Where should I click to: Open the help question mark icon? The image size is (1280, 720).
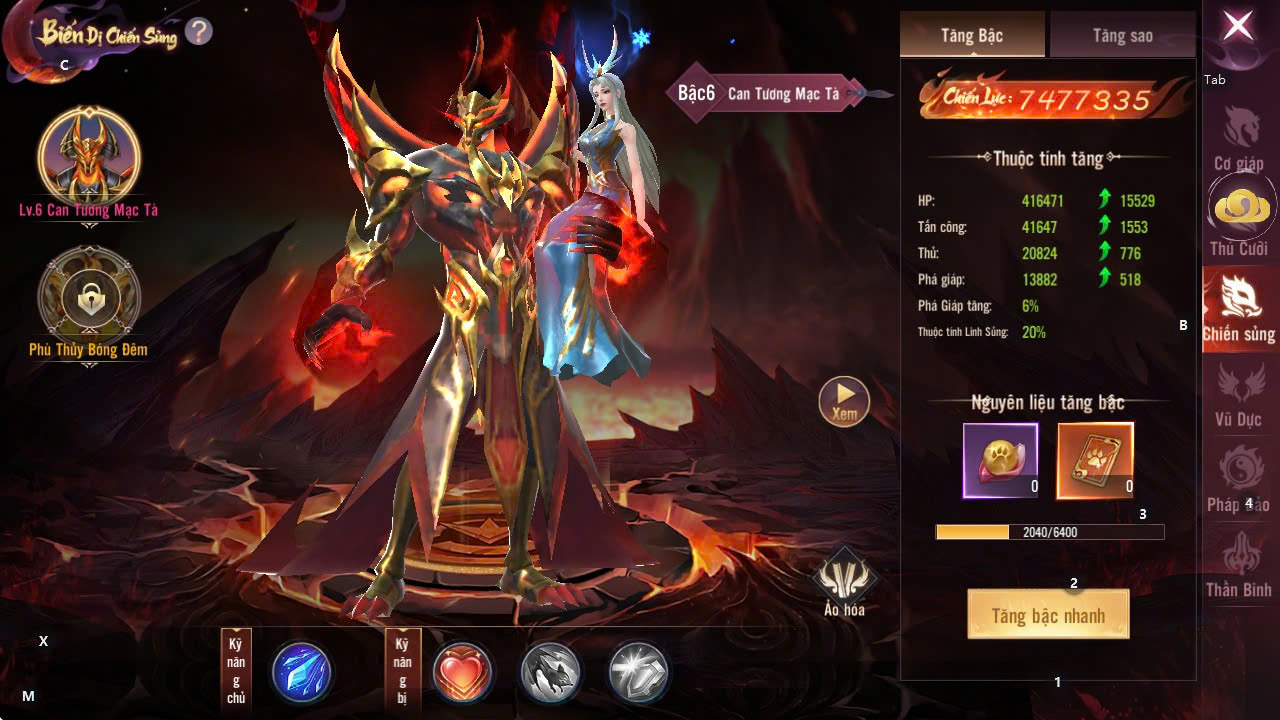pyautogui.click(x=198, y=32)
